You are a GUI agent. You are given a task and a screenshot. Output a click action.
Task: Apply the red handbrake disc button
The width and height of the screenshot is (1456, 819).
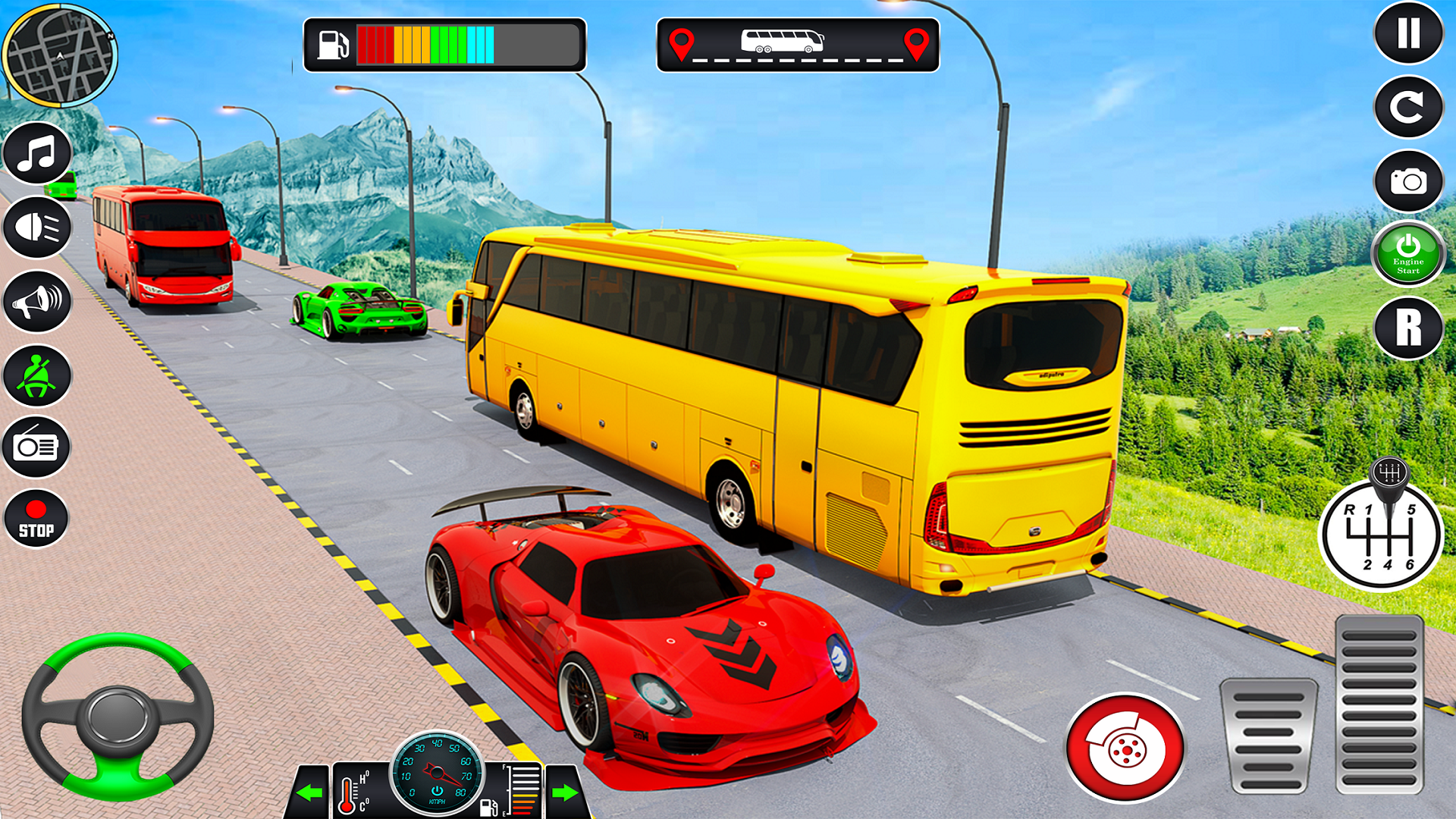(x=1125, y=748)
